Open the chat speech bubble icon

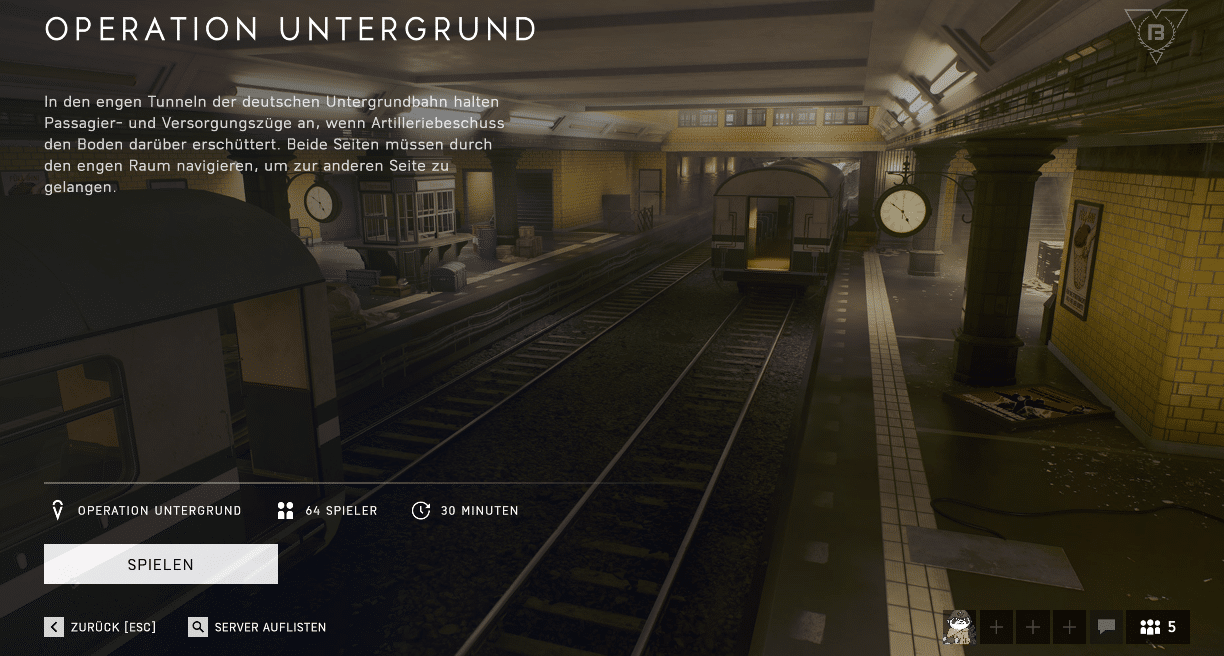click(1106, 627)
